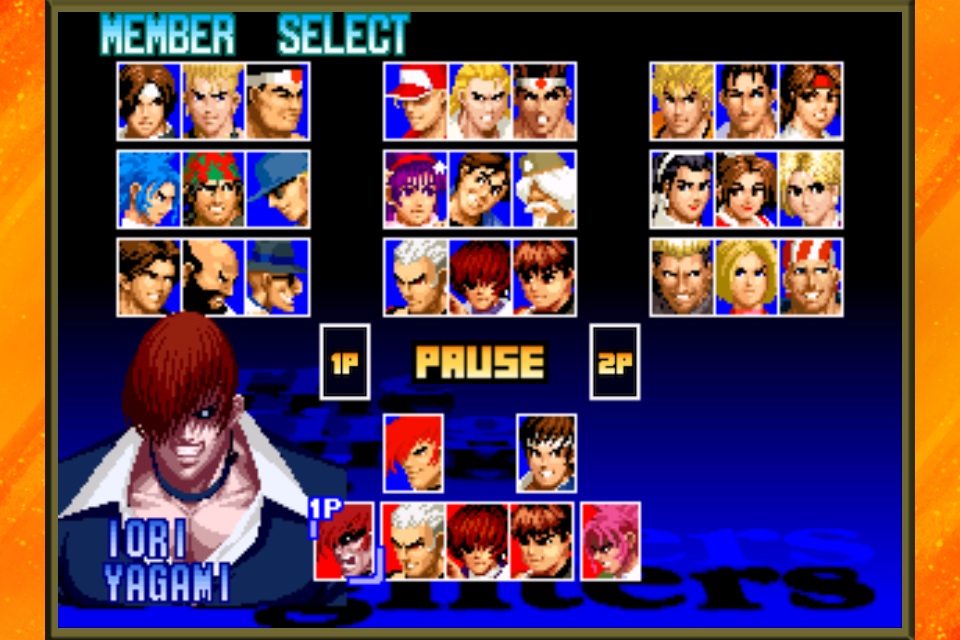Viewport: 960px width, 640px height.
Task: Select Shingo below the 2P marker
Action: (546, 453)
